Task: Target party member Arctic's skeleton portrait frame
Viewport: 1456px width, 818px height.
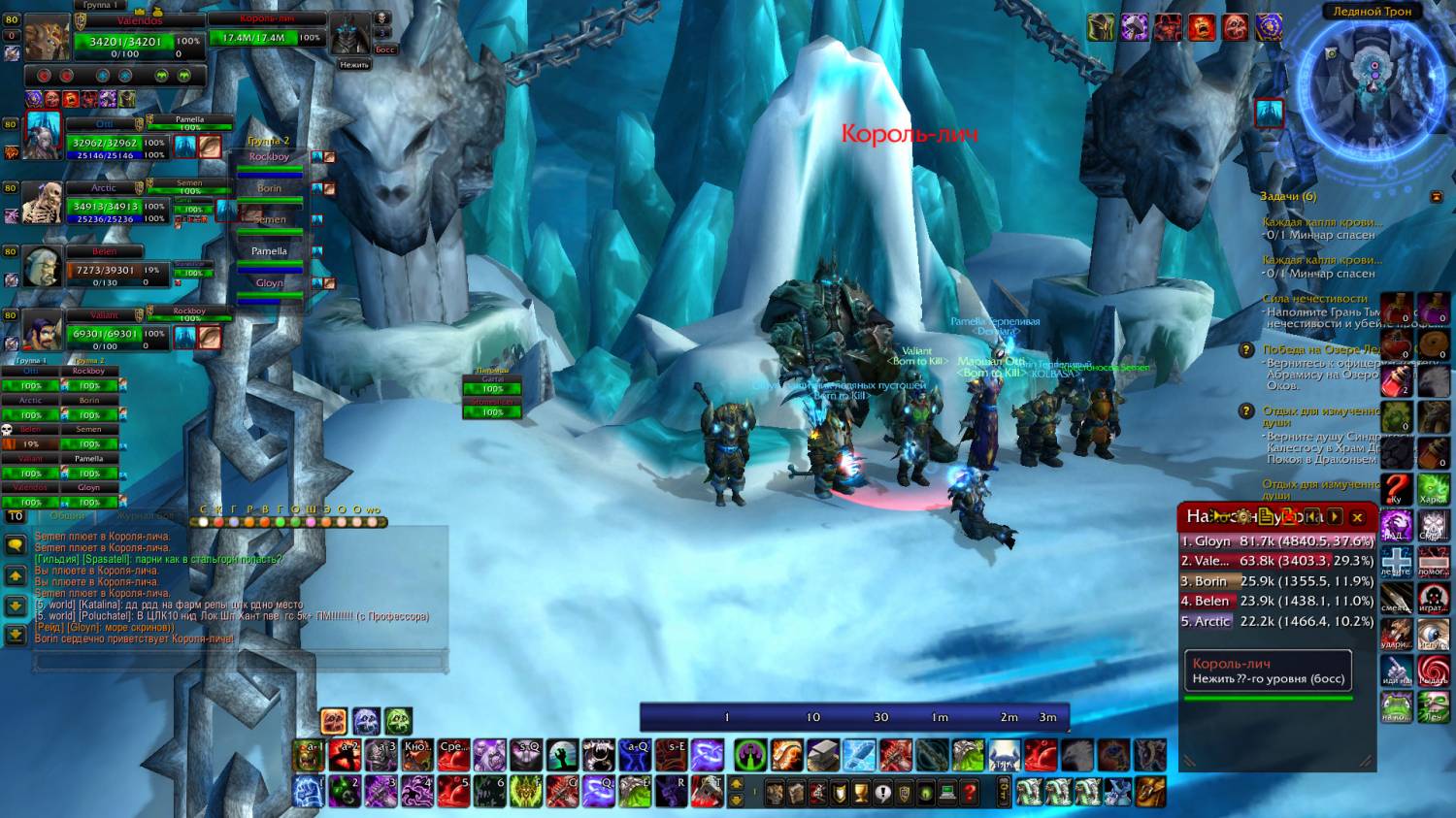Action: [43, 204]
